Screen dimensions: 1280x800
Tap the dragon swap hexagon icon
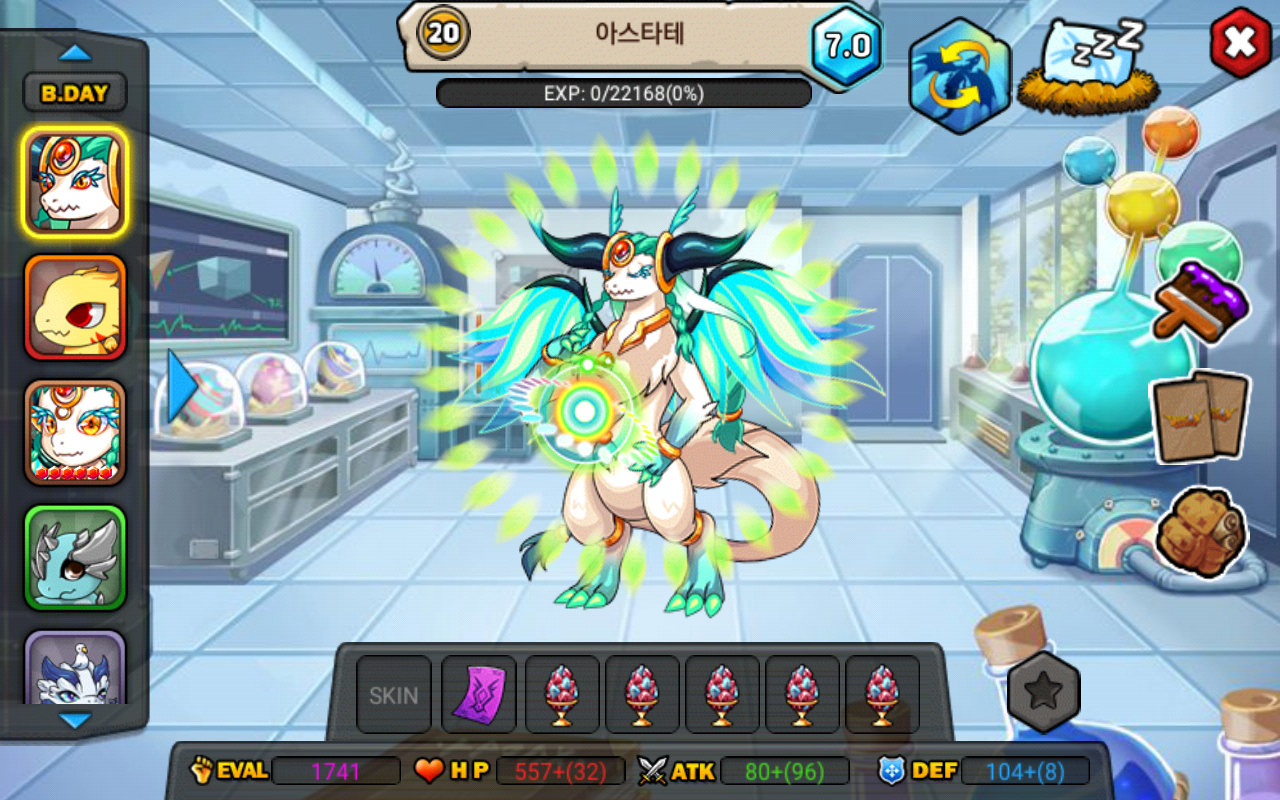[959, 76]
